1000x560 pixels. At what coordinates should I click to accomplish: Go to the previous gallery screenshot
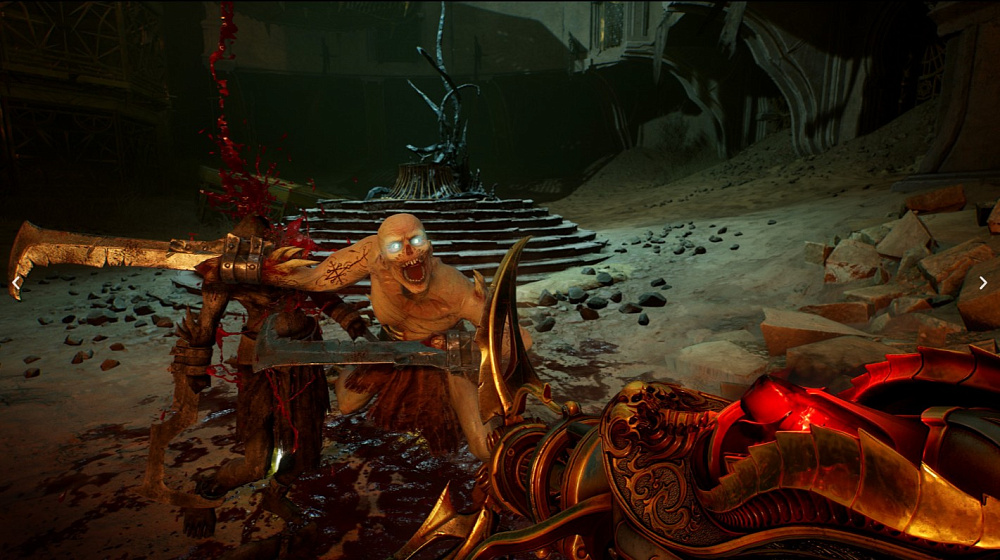coord(16,282)
